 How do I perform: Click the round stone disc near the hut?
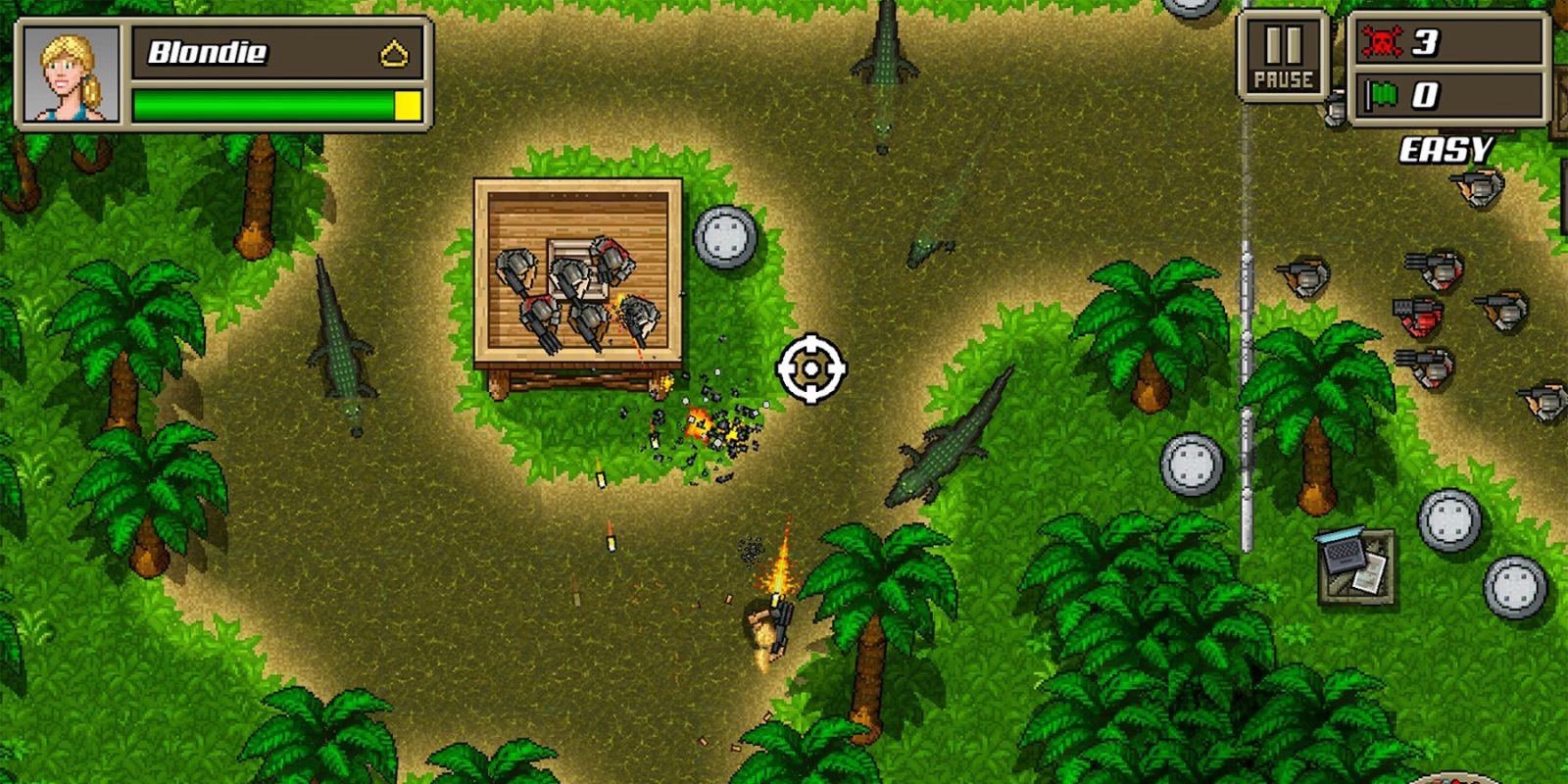(725, 235)
